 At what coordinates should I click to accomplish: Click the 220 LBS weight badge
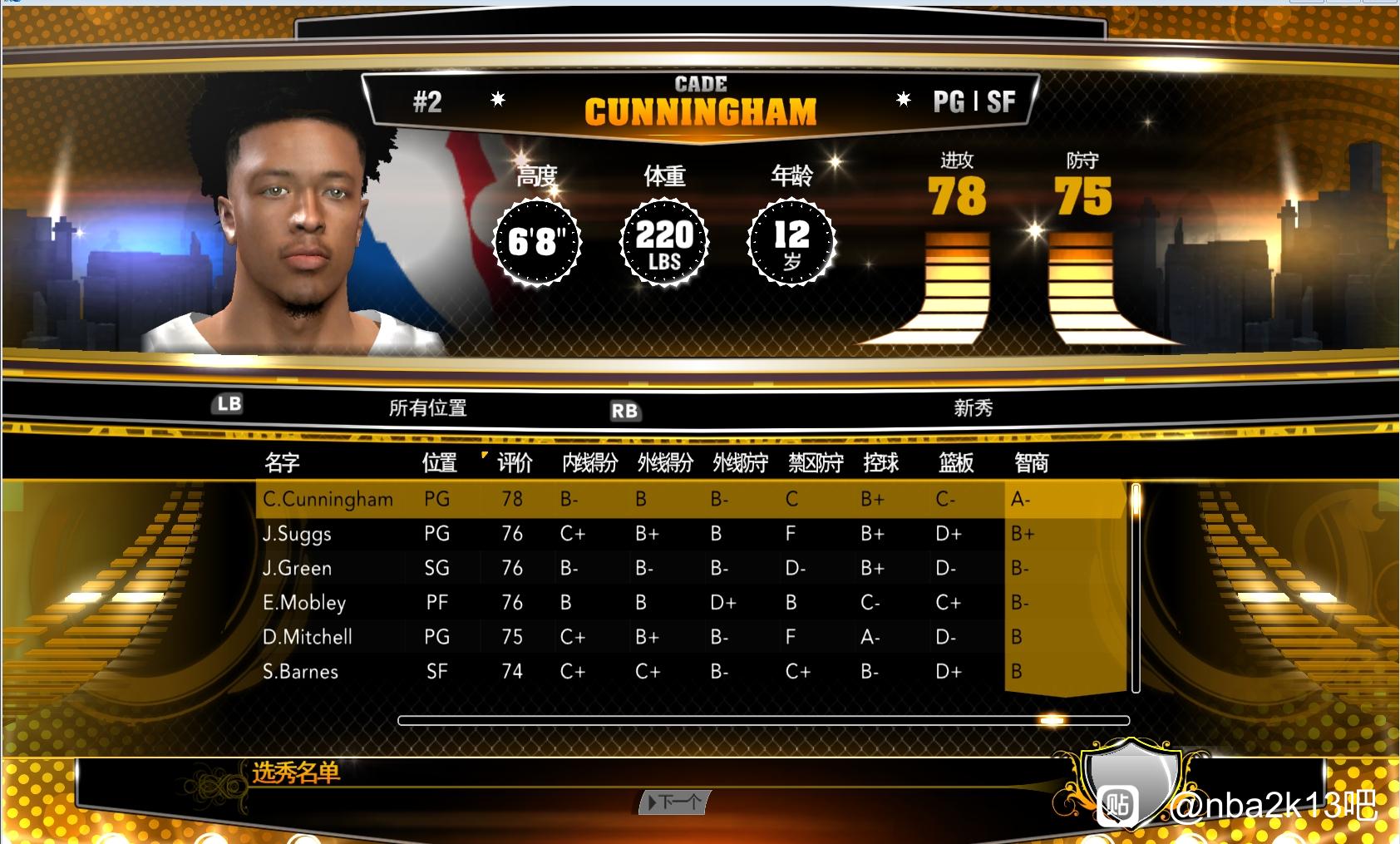(664, 243)
